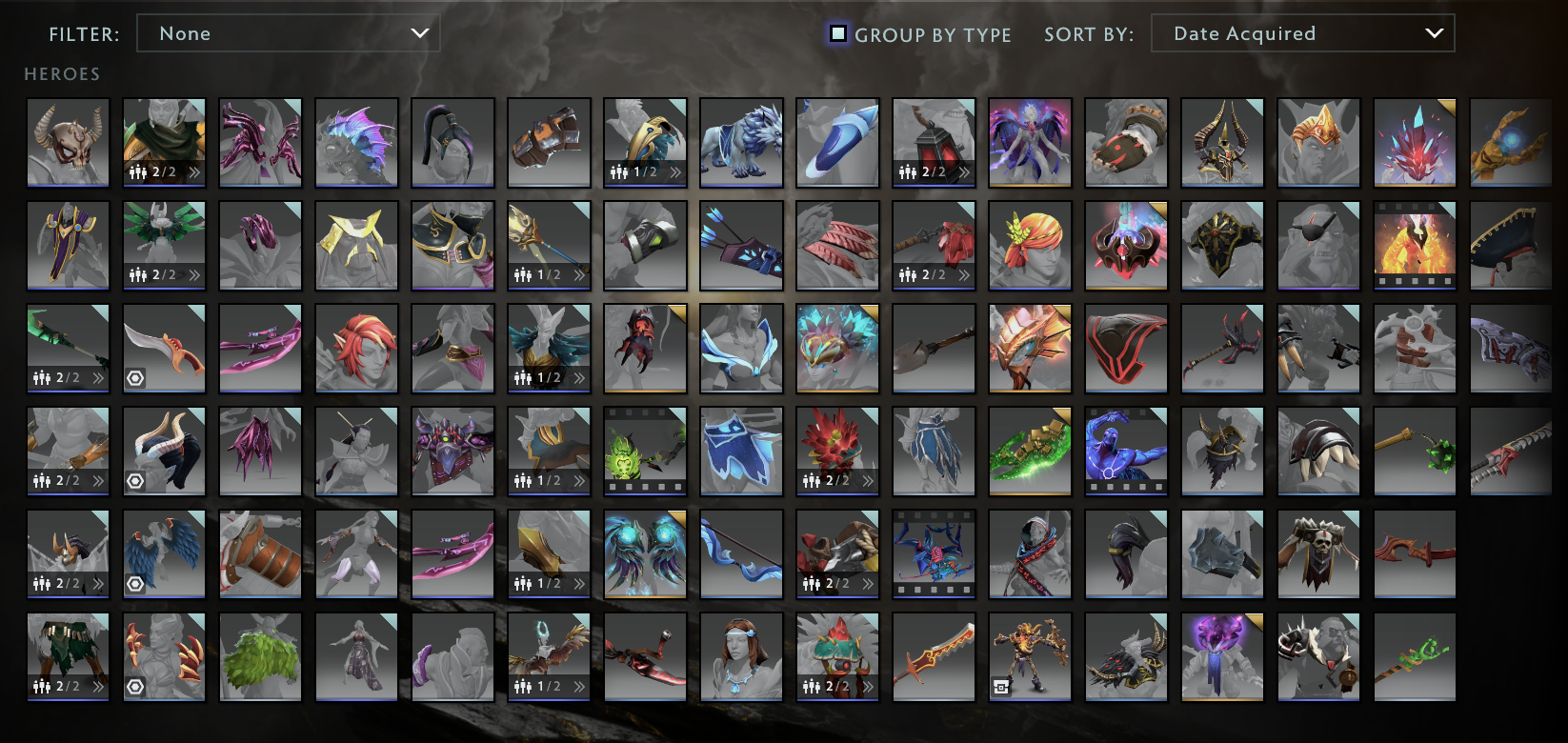
Task: Click the skeleton golem item icon
Action: pyautogui.click(x=1030, y=655)
